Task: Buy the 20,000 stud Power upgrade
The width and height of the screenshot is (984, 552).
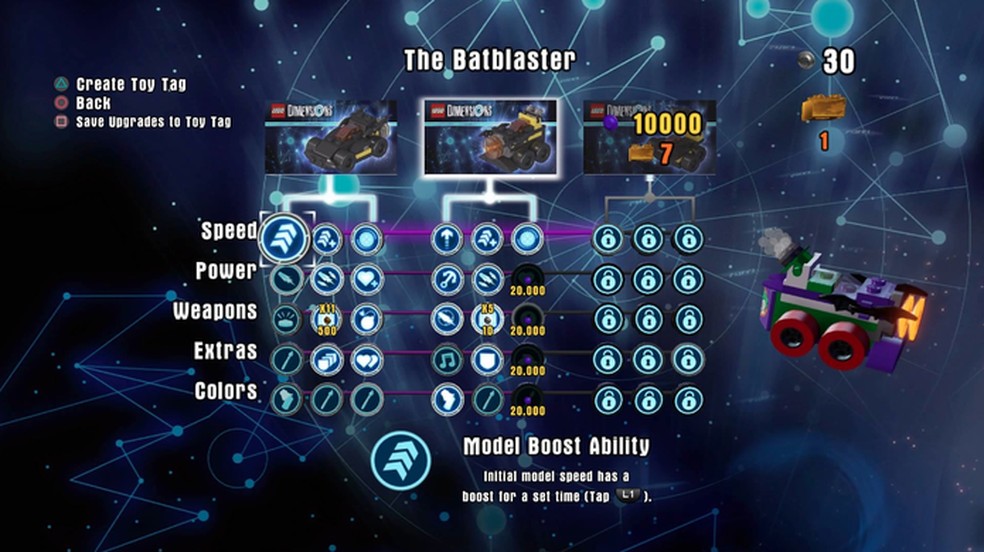Action: (x=527, y=281)
